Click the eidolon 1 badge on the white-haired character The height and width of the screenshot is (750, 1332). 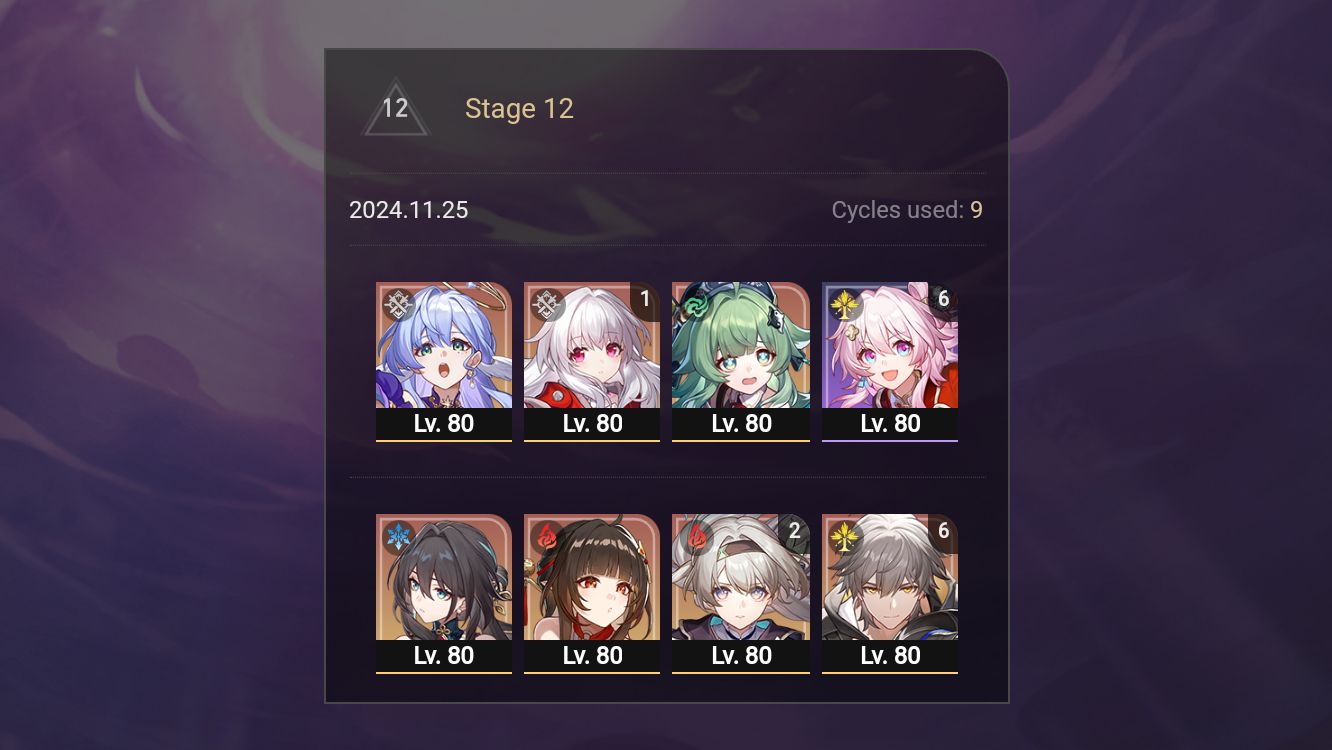click(x=645, y=299)
